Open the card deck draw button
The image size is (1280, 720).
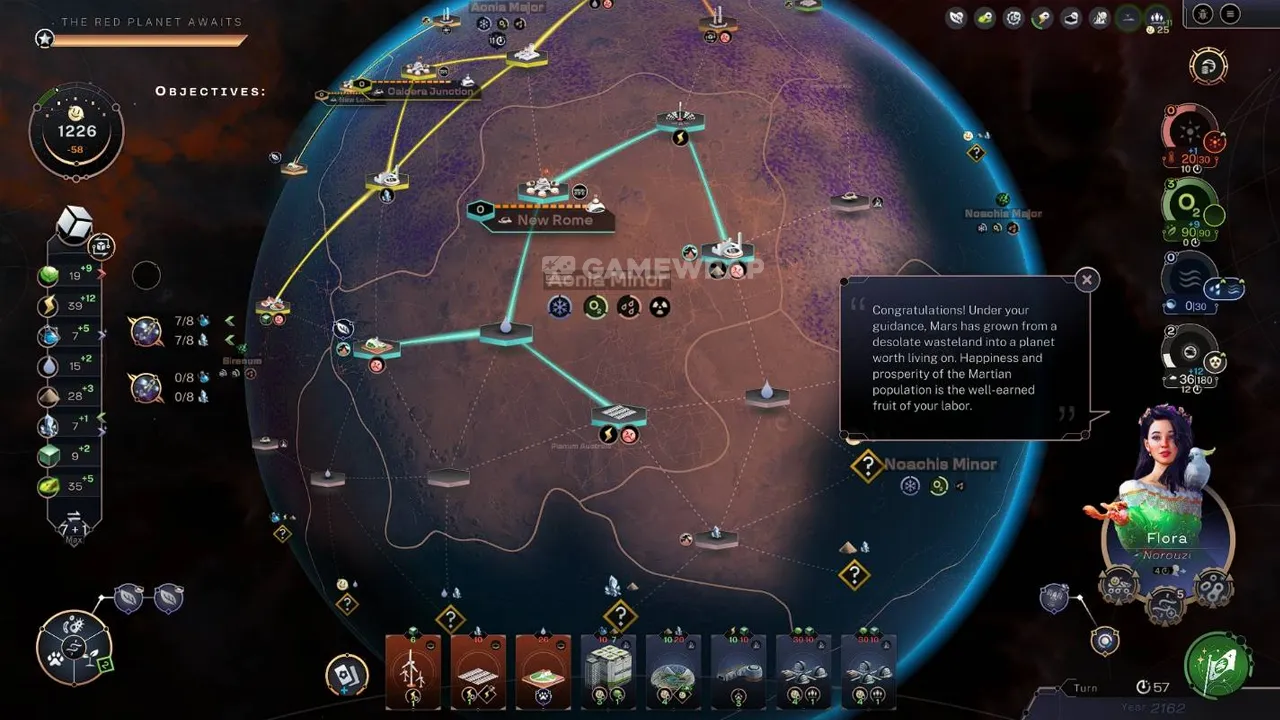pos(347,674)
